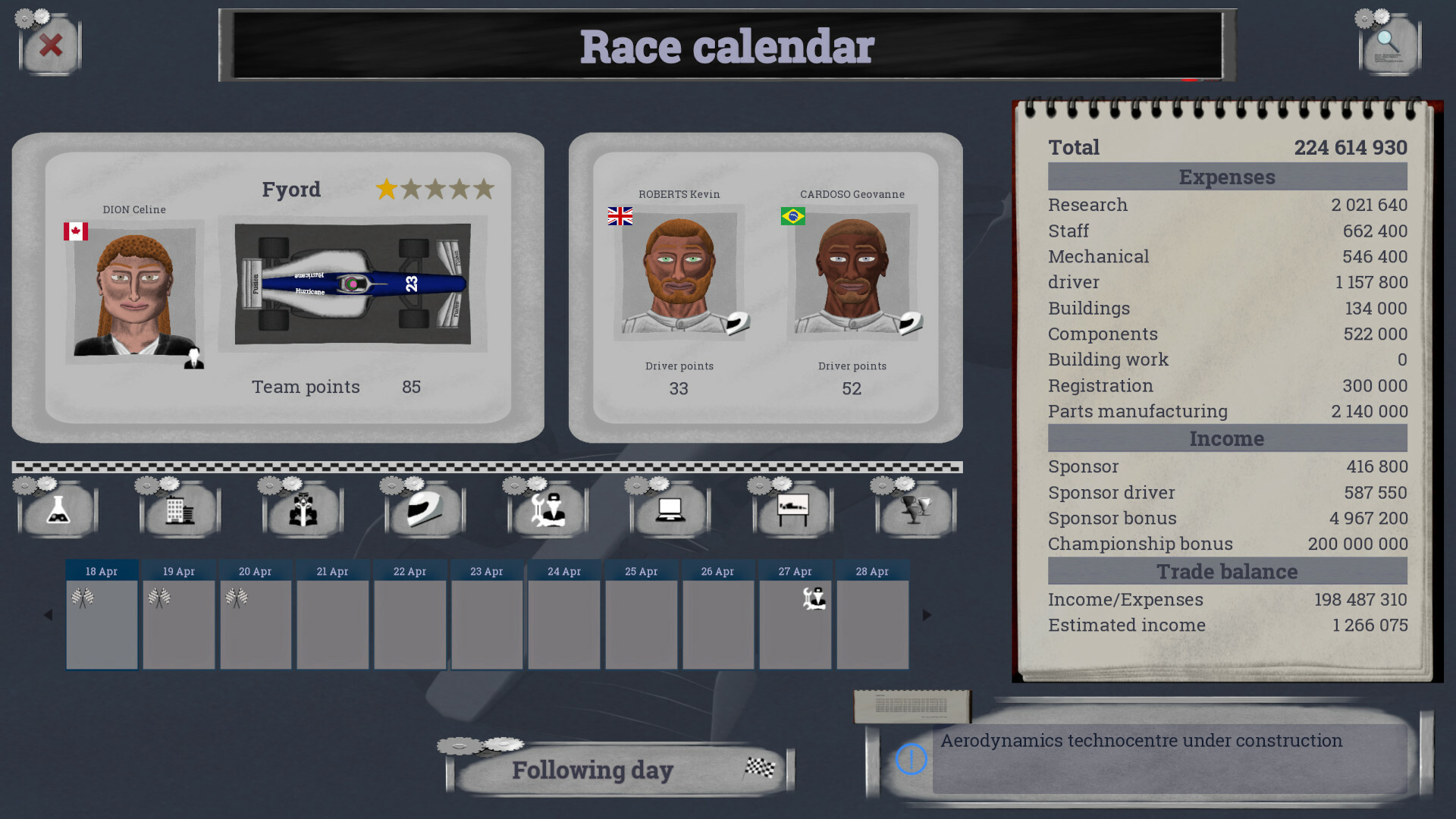Click the Aerodynamics technocentre construction notification

pyautogui.click(x=1141, y=741)
